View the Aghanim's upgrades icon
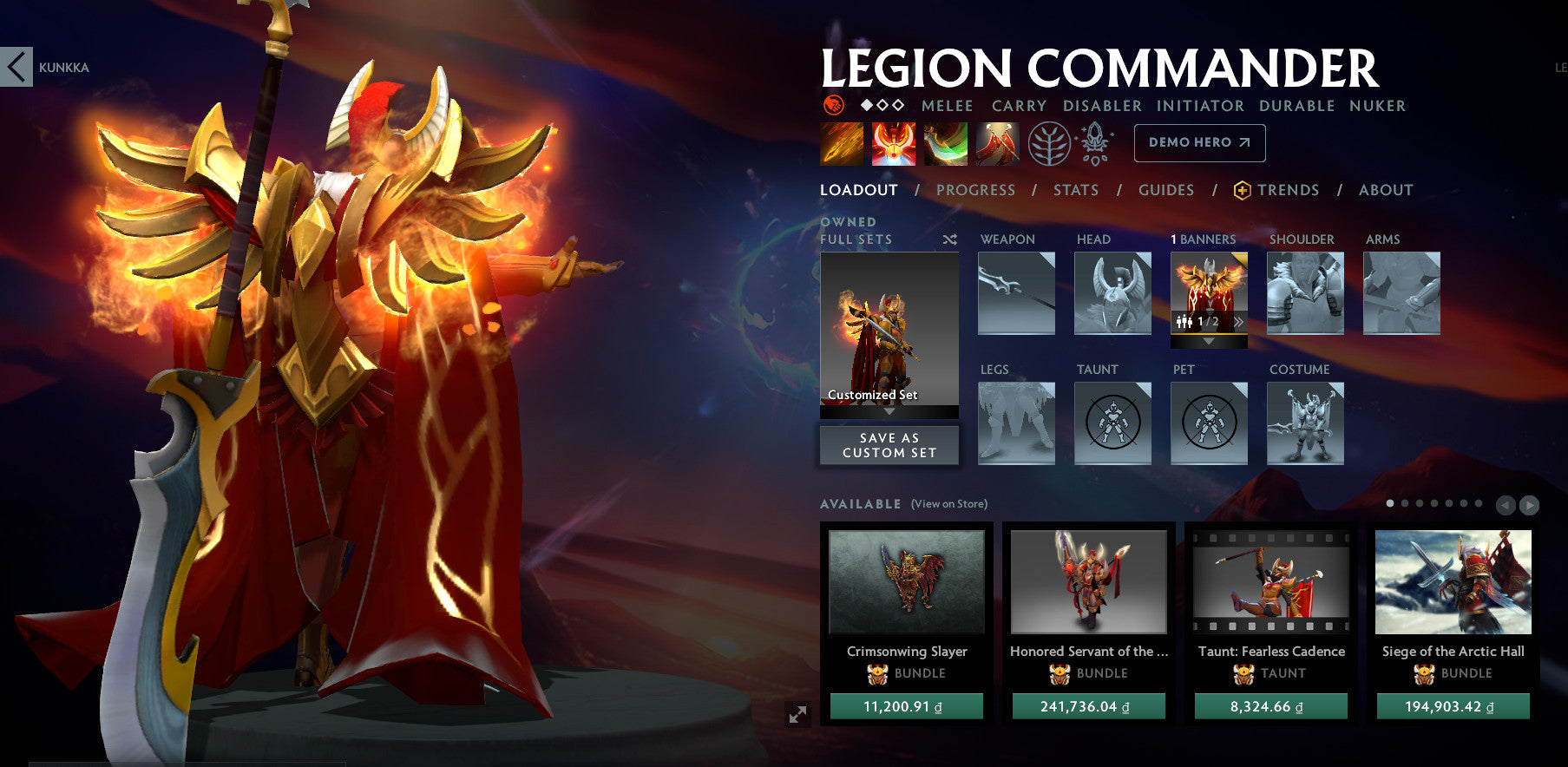Viewport: 1568px width, 767px height. coord(1094,143)
